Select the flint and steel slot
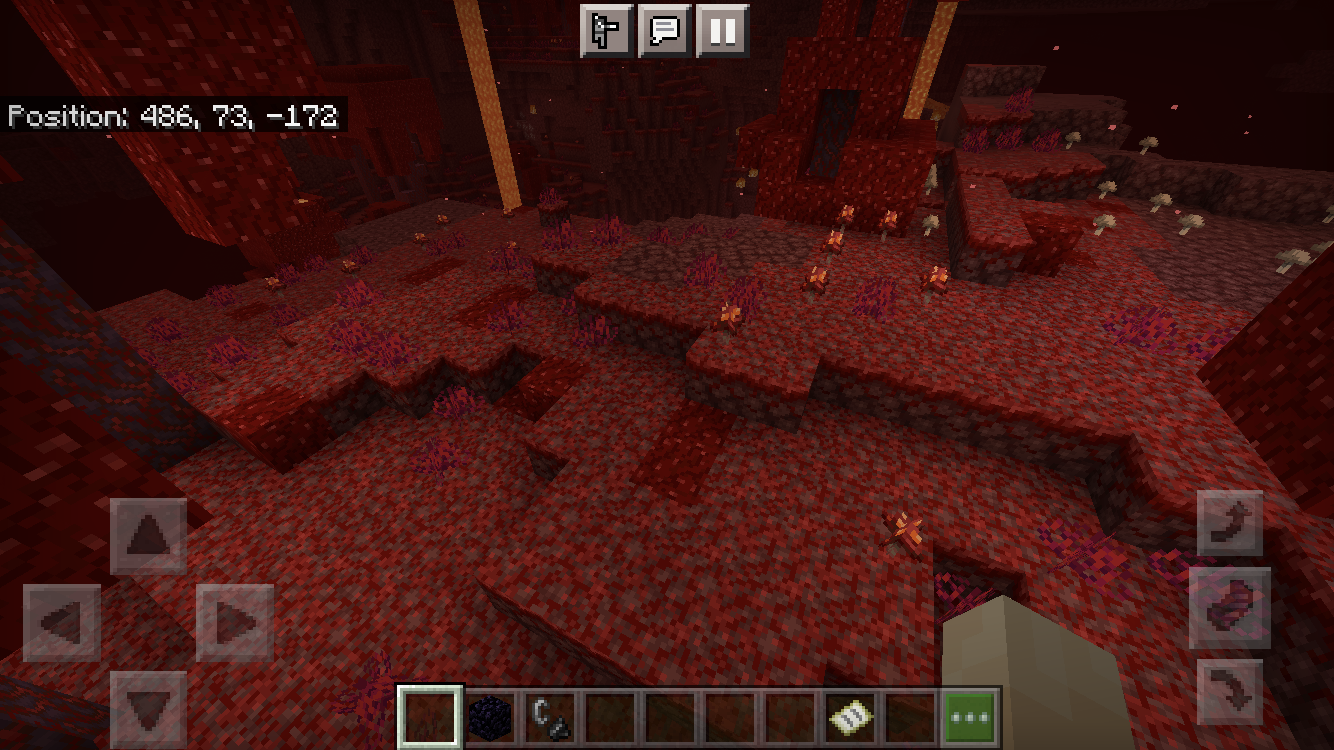The width and height of the screenshot is (1334, 750). pos(550,717)
